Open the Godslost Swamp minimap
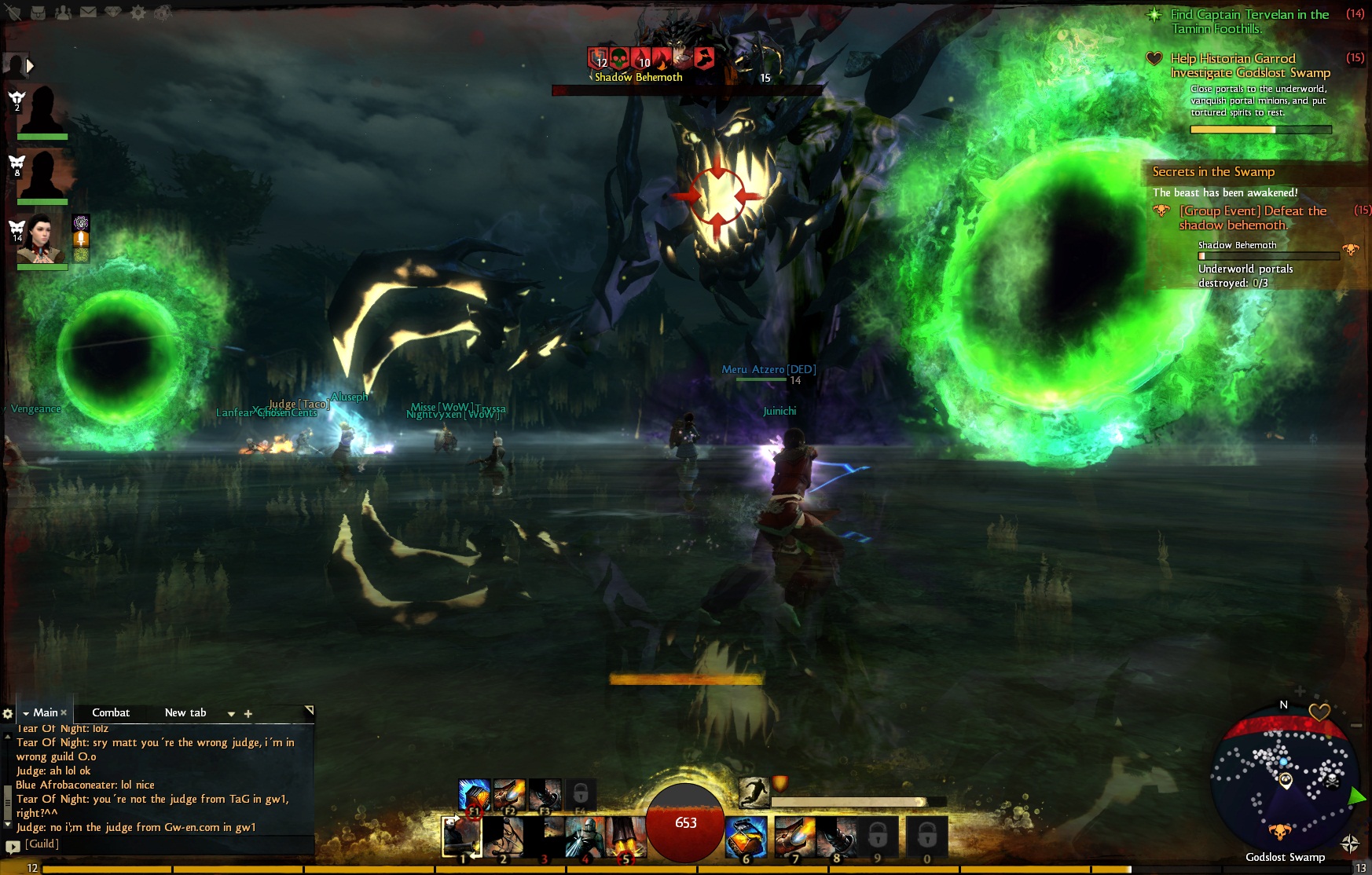This screenshot has height=875, width=1372. tap(1283, 778)
